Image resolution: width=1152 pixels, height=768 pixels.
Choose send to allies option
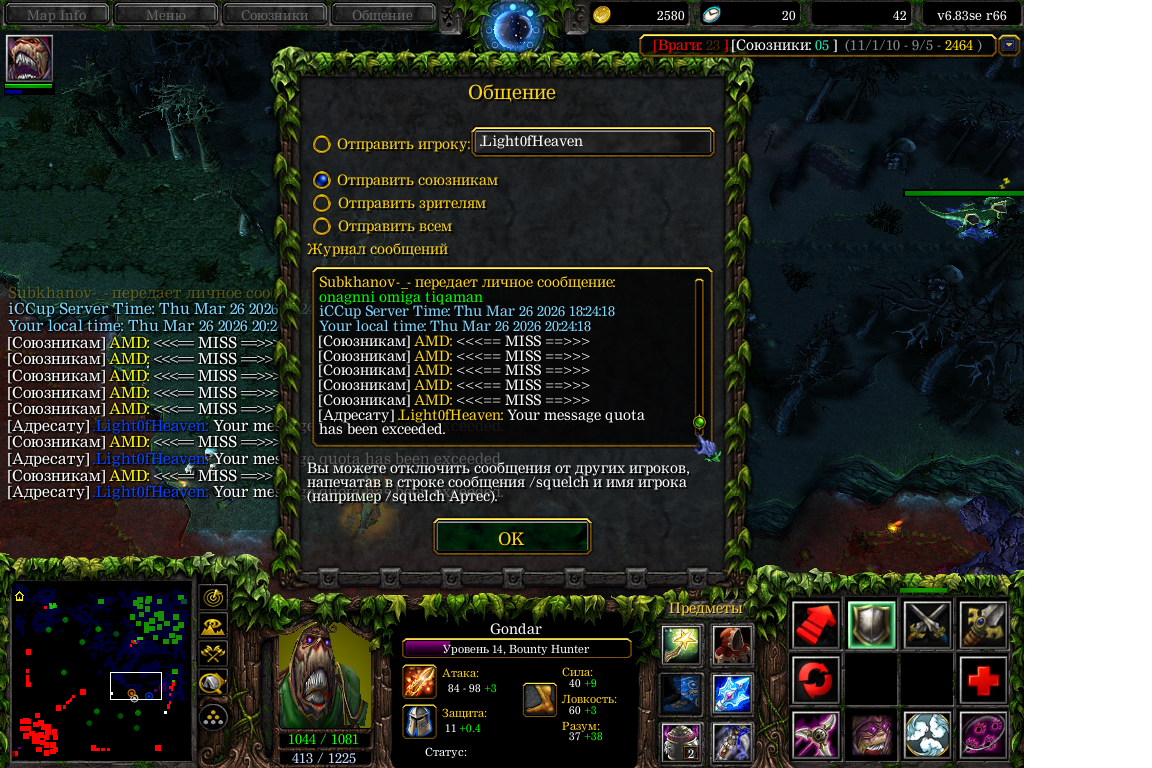322,180
